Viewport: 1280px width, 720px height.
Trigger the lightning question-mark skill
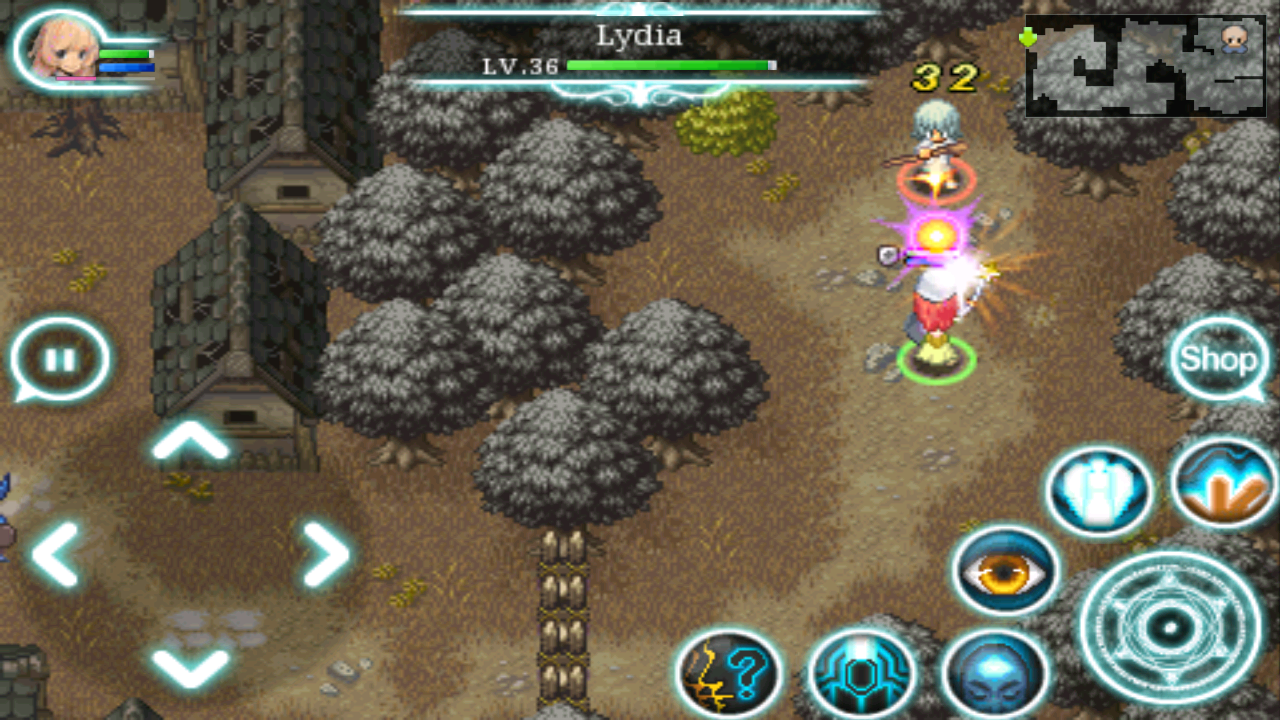tap(730, 670)
